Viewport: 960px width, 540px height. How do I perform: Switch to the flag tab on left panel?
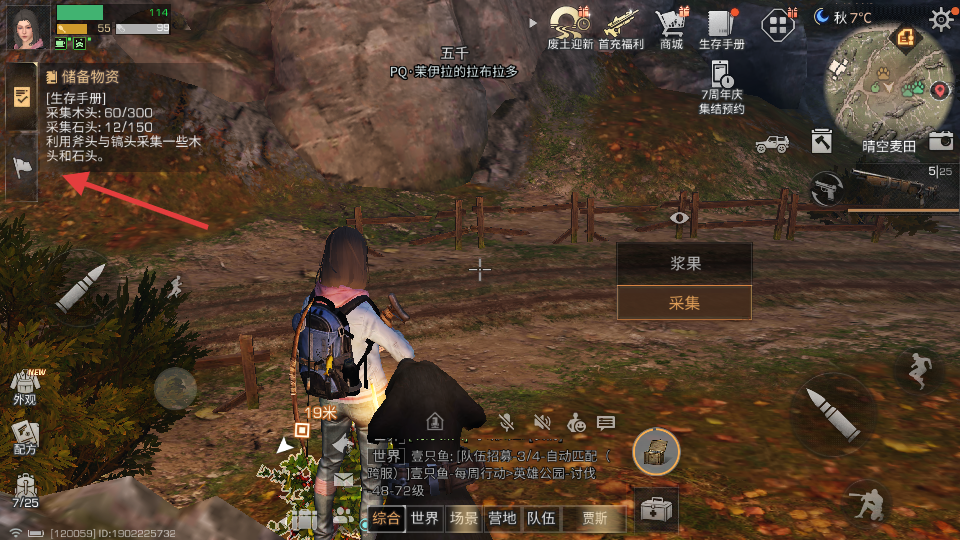click(x=22, y=167)
